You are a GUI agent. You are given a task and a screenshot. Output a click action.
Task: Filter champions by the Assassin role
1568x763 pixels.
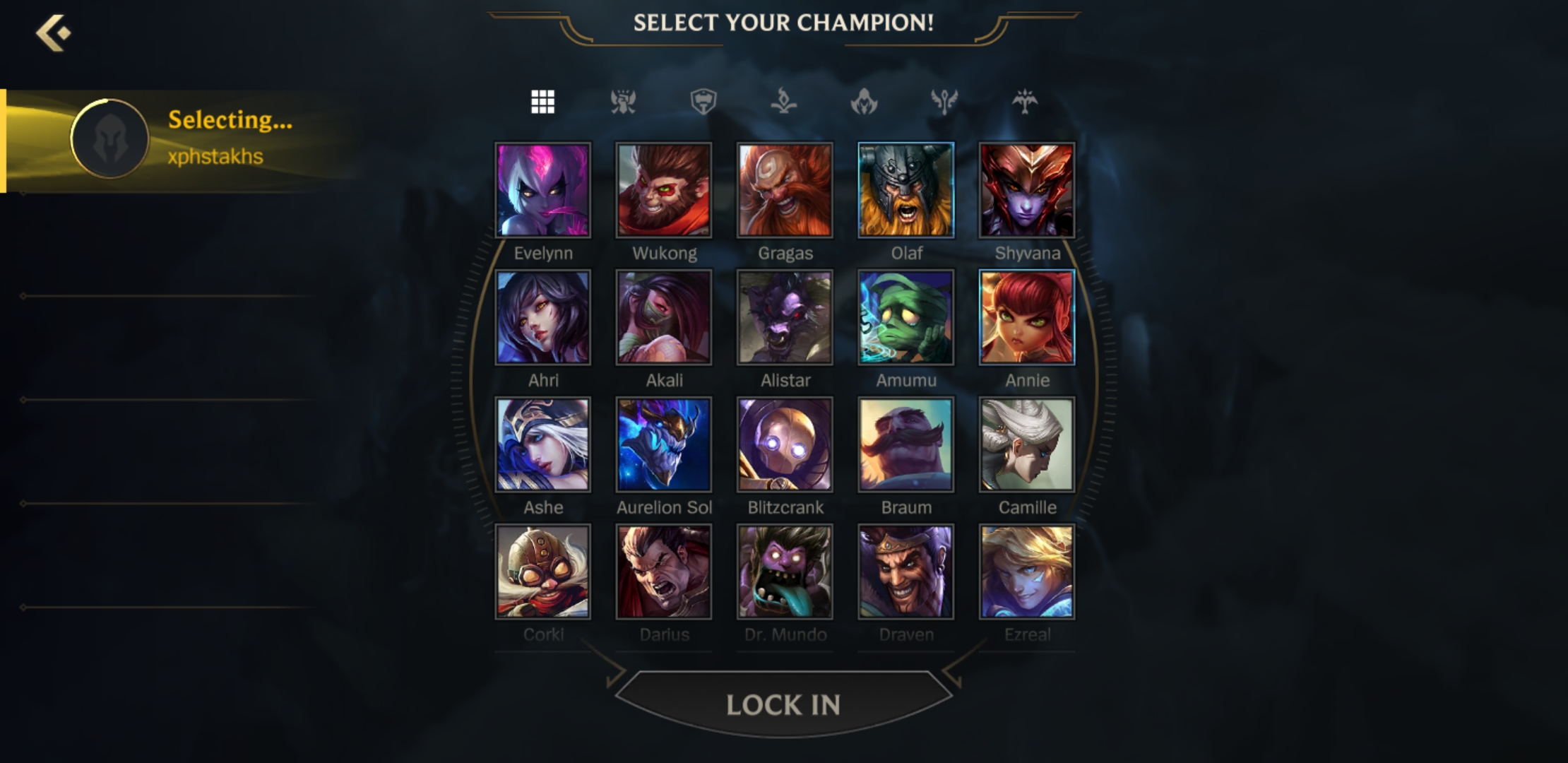pos(865,101)
